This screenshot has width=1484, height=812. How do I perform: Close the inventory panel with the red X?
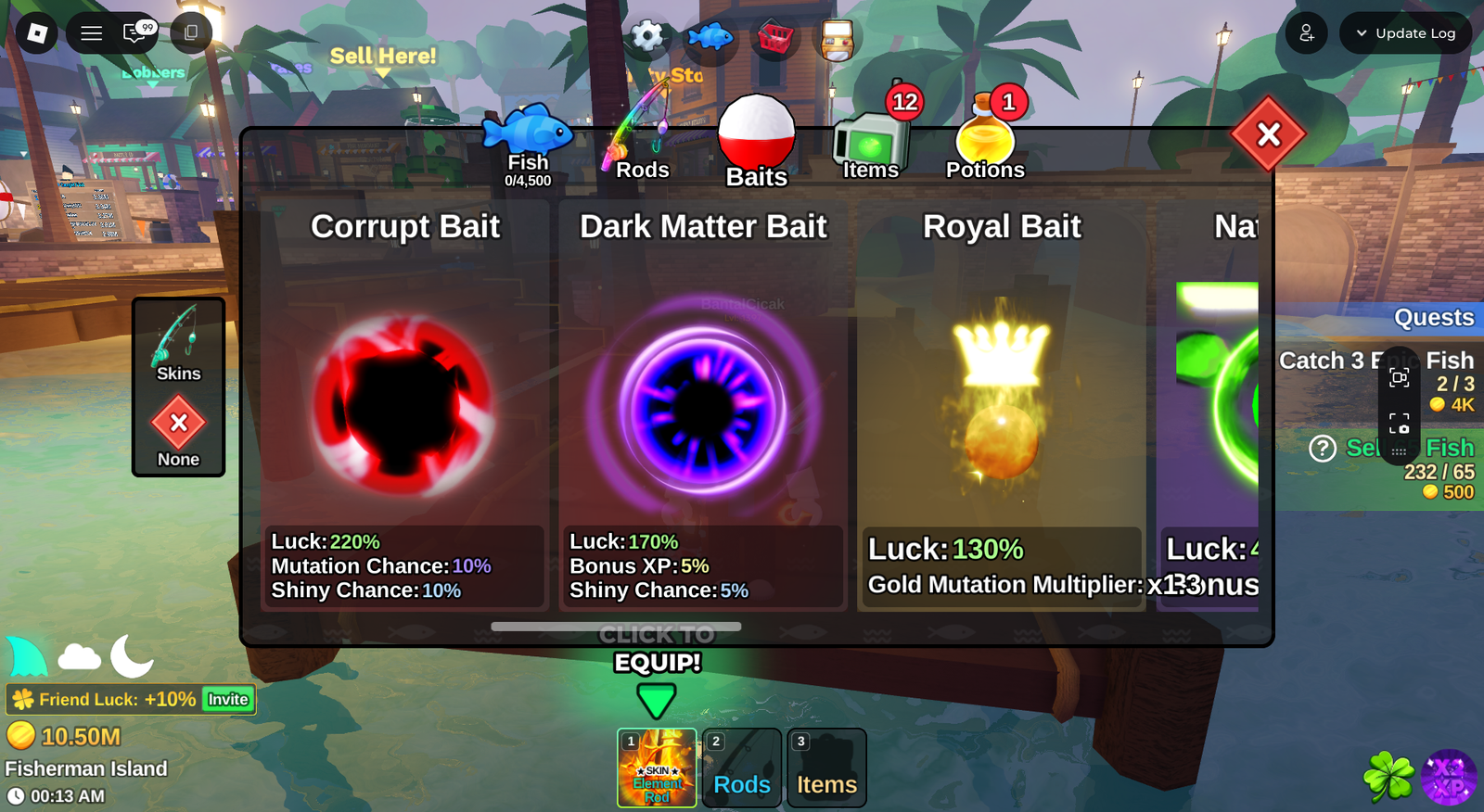pos(1268,135)
